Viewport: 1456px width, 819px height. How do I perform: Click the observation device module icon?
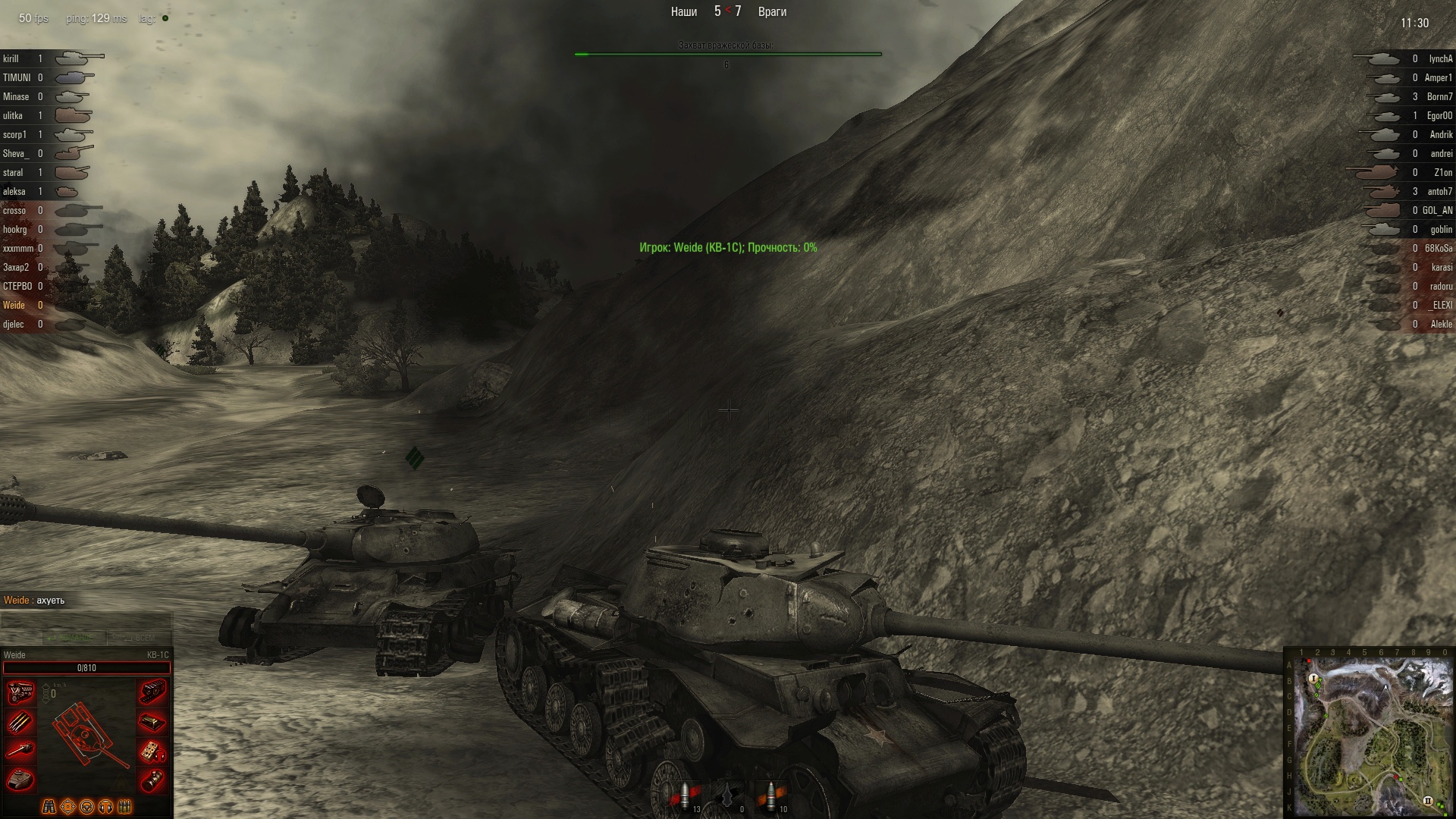[x=152, y=779]
